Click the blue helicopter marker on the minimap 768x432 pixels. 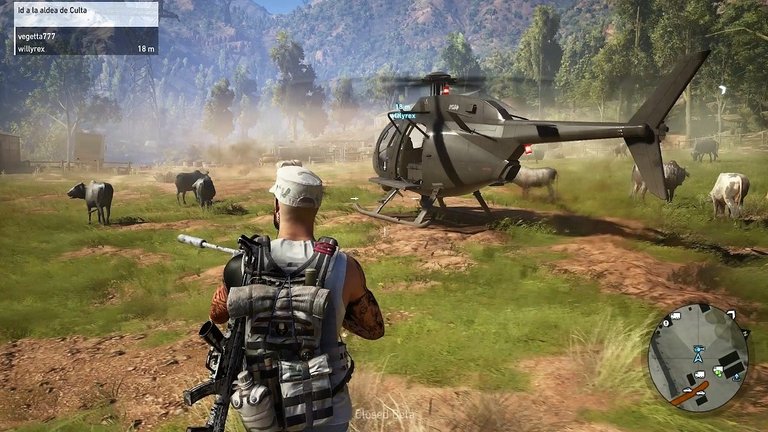[x=697, y=350]
